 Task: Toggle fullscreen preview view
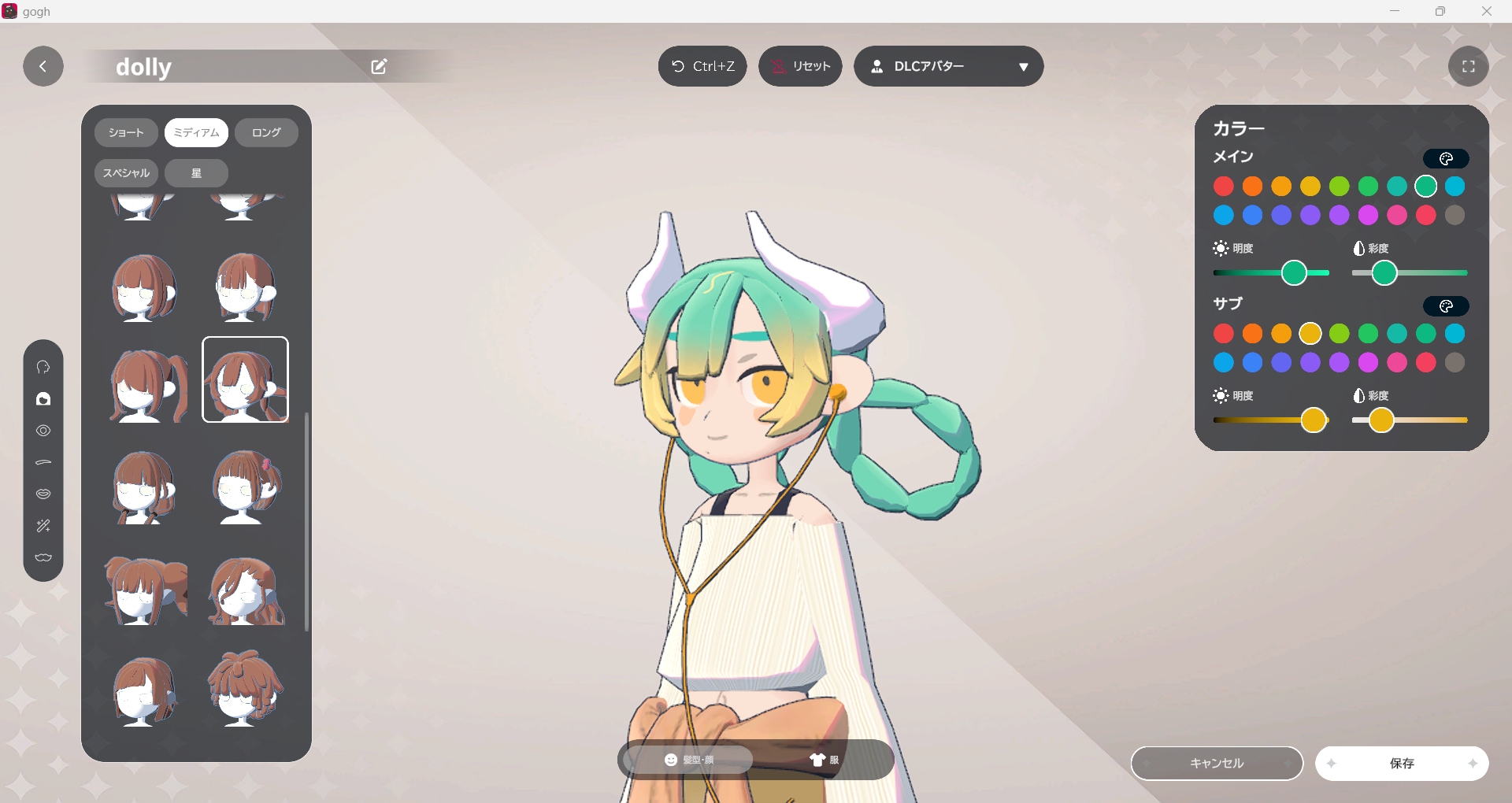pos(1468,67)
